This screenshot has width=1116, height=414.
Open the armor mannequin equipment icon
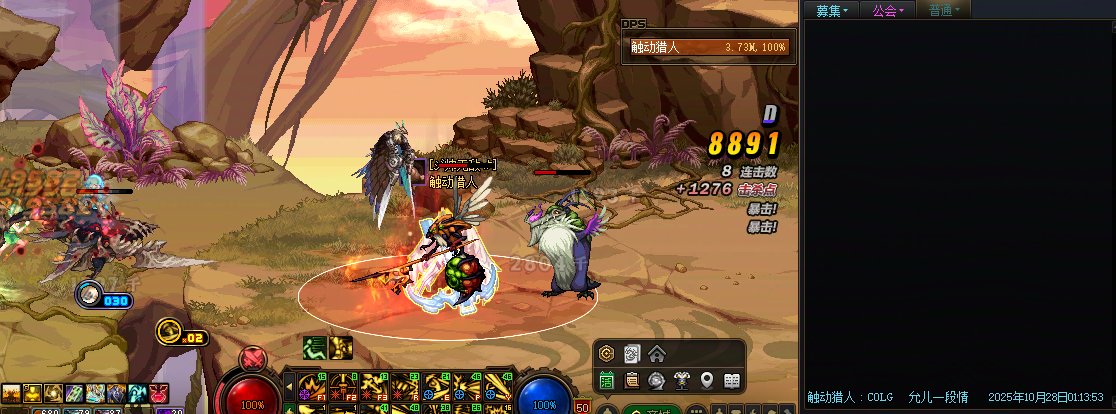(x=682, y=380)
